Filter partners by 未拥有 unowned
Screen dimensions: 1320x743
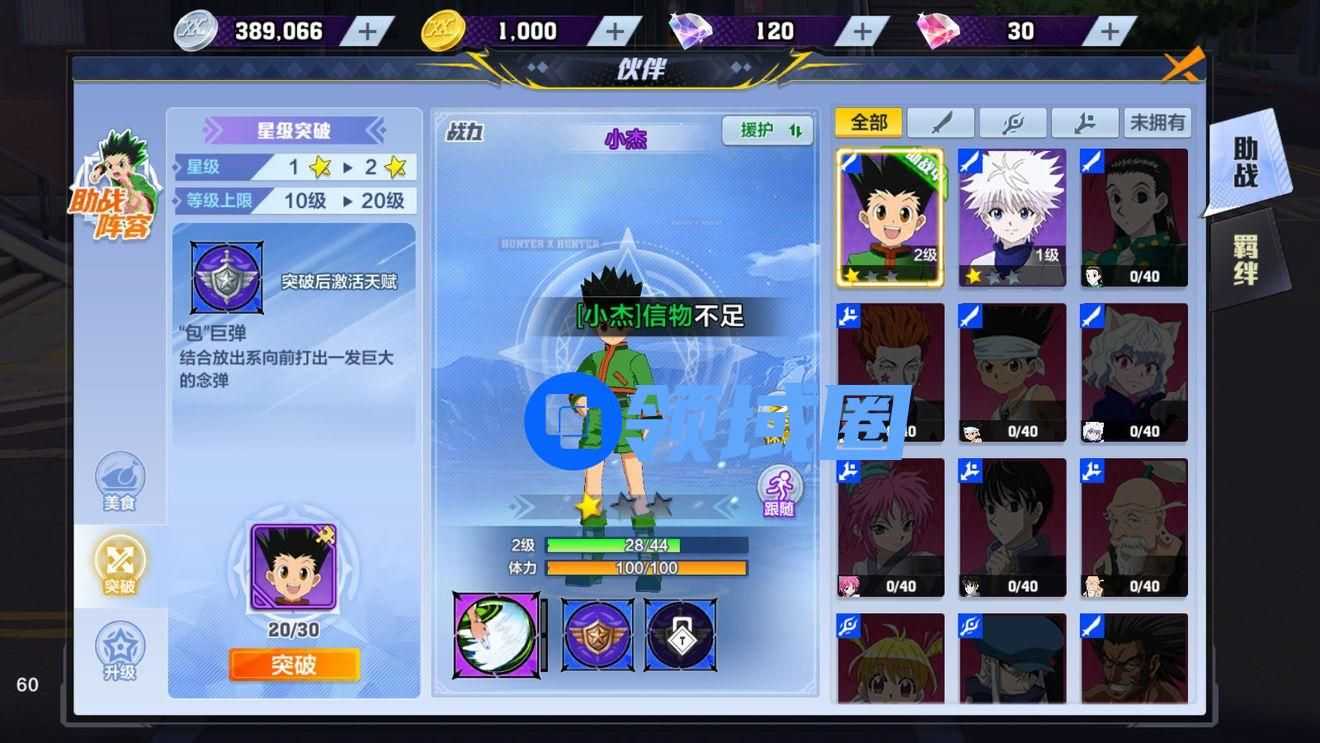tap(1157, 123)
